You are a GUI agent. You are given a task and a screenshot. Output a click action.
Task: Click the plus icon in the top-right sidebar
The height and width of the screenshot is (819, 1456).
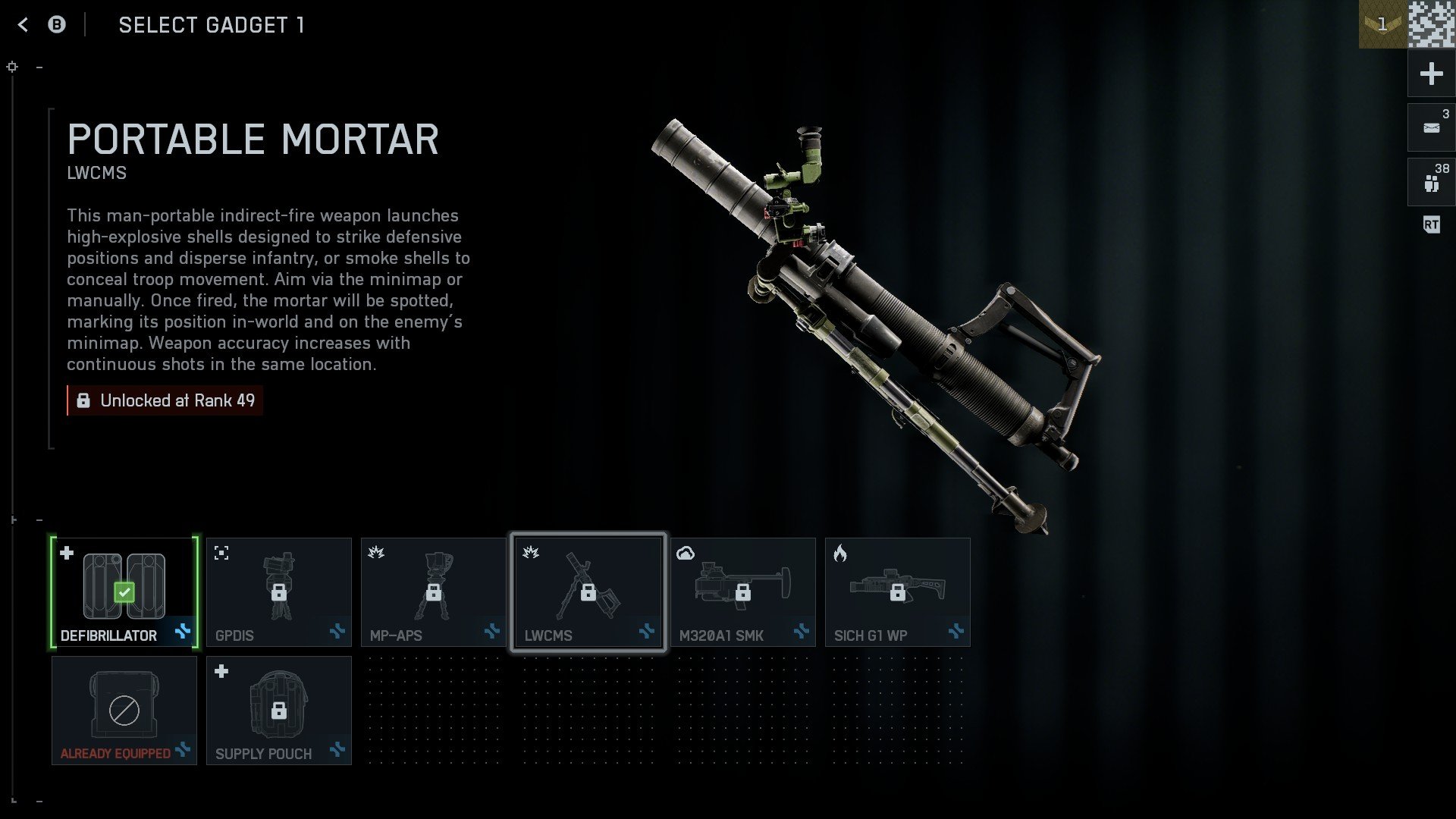point(1430,74)
